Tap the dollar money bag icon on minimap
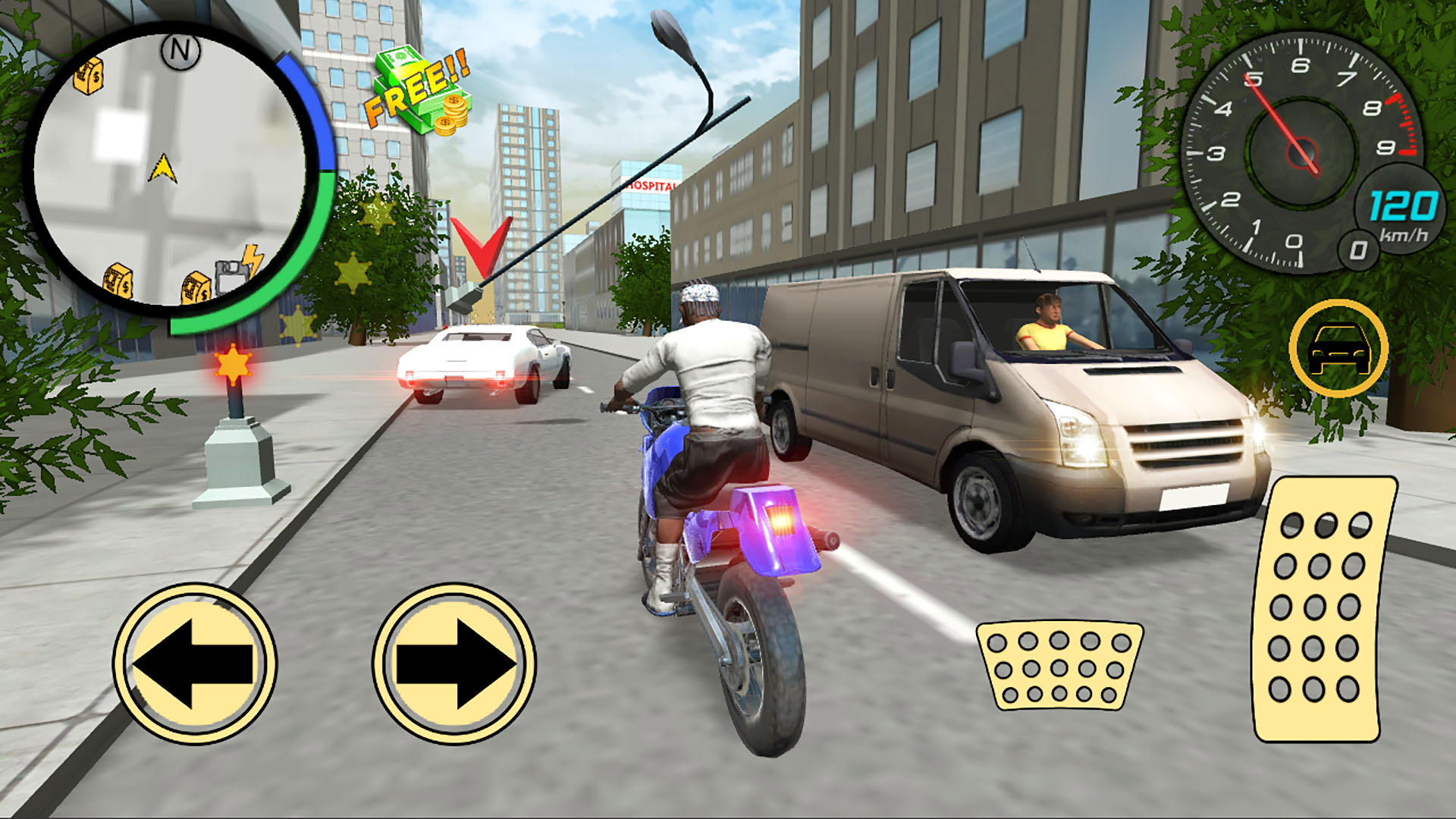The width and height of the screenshot is (1456, 819). click(87, 76)
